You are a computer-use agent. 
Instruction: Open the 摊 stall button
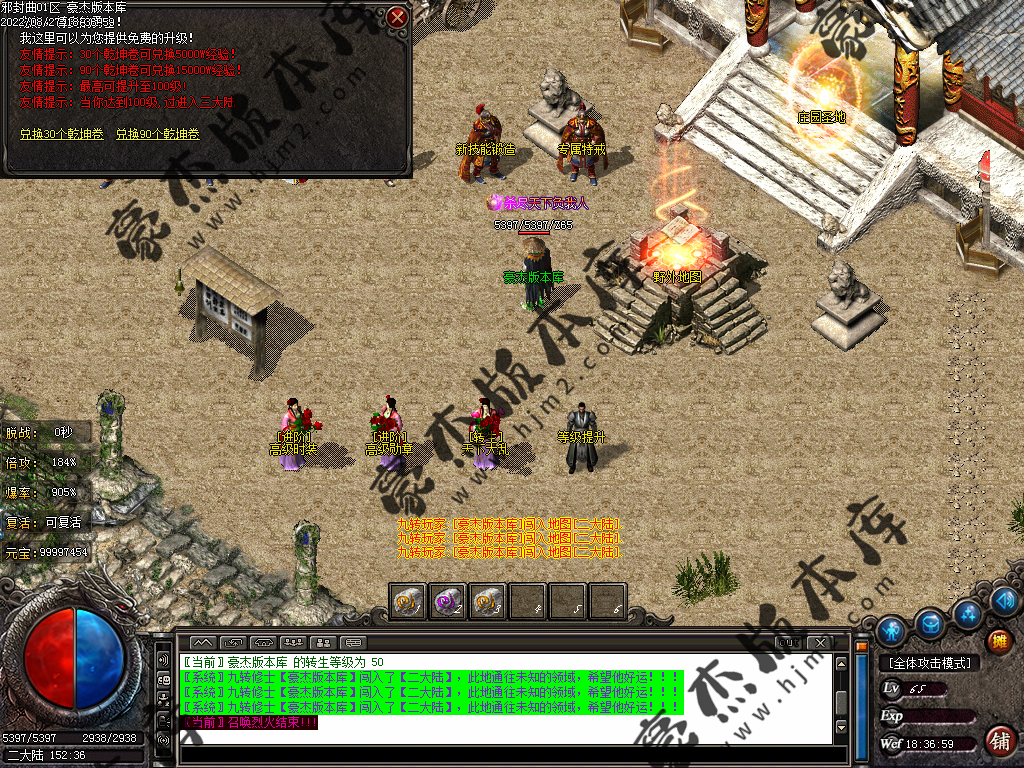998,640
